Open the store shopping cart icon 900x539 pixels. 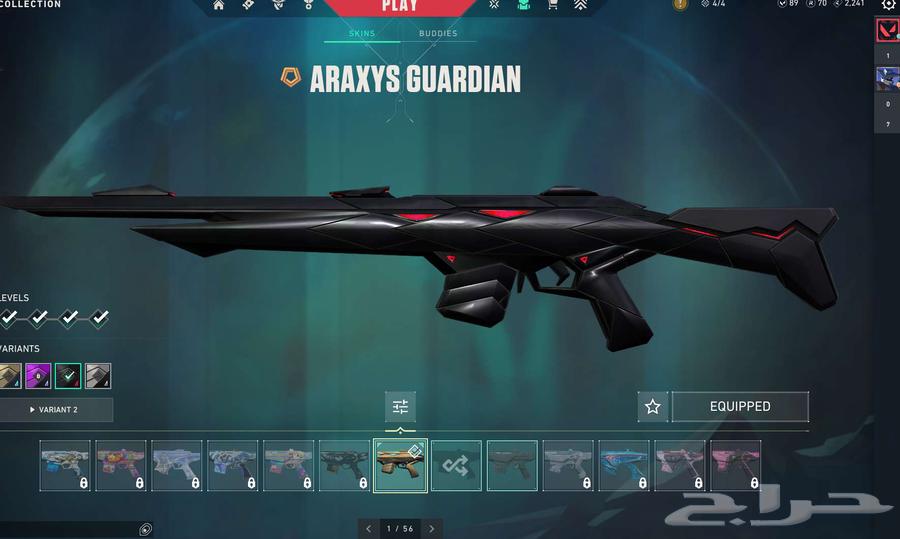click(552, 5)
